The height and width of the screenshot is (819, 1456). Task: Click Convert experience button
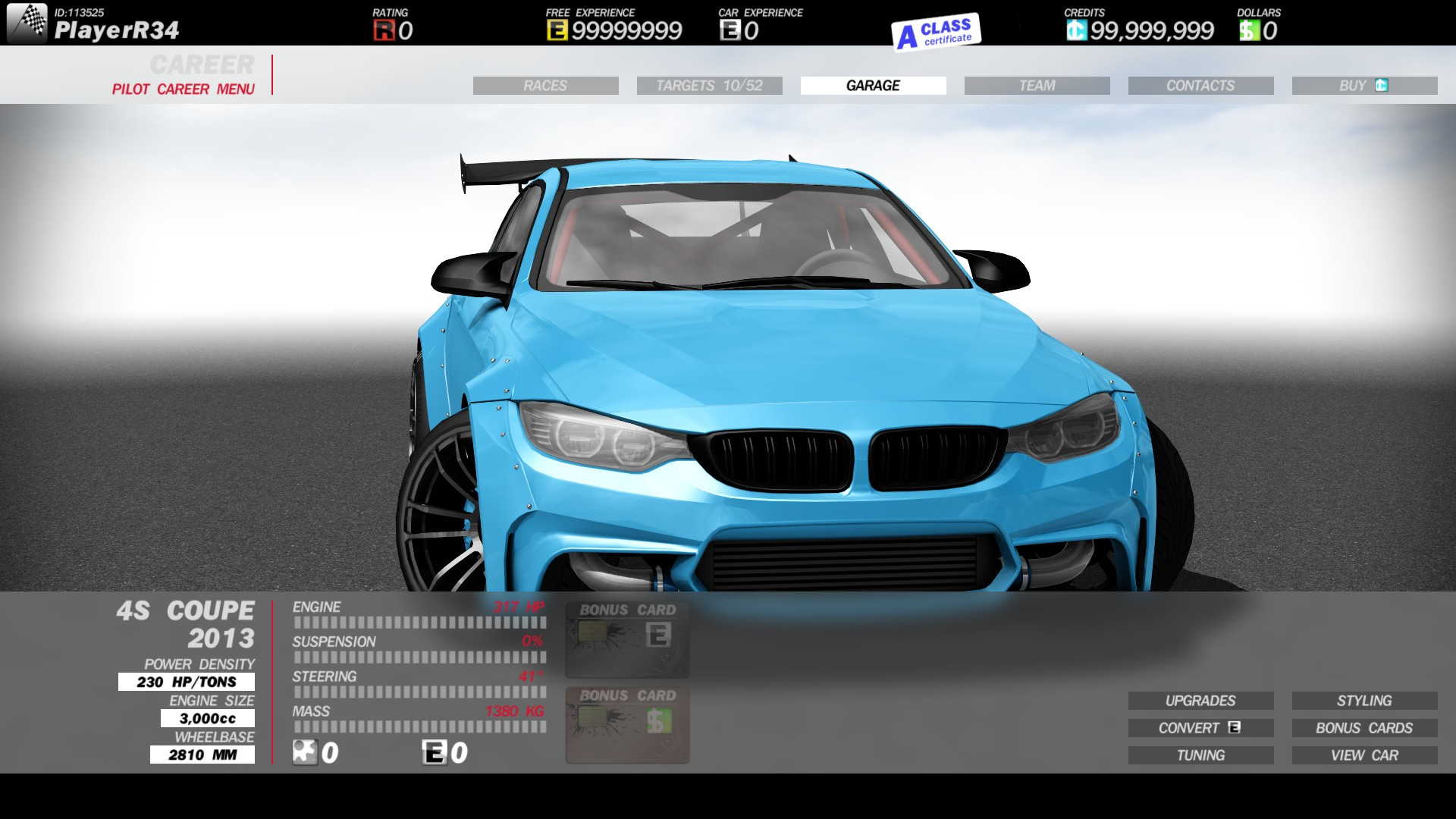tap(1200, 728)
